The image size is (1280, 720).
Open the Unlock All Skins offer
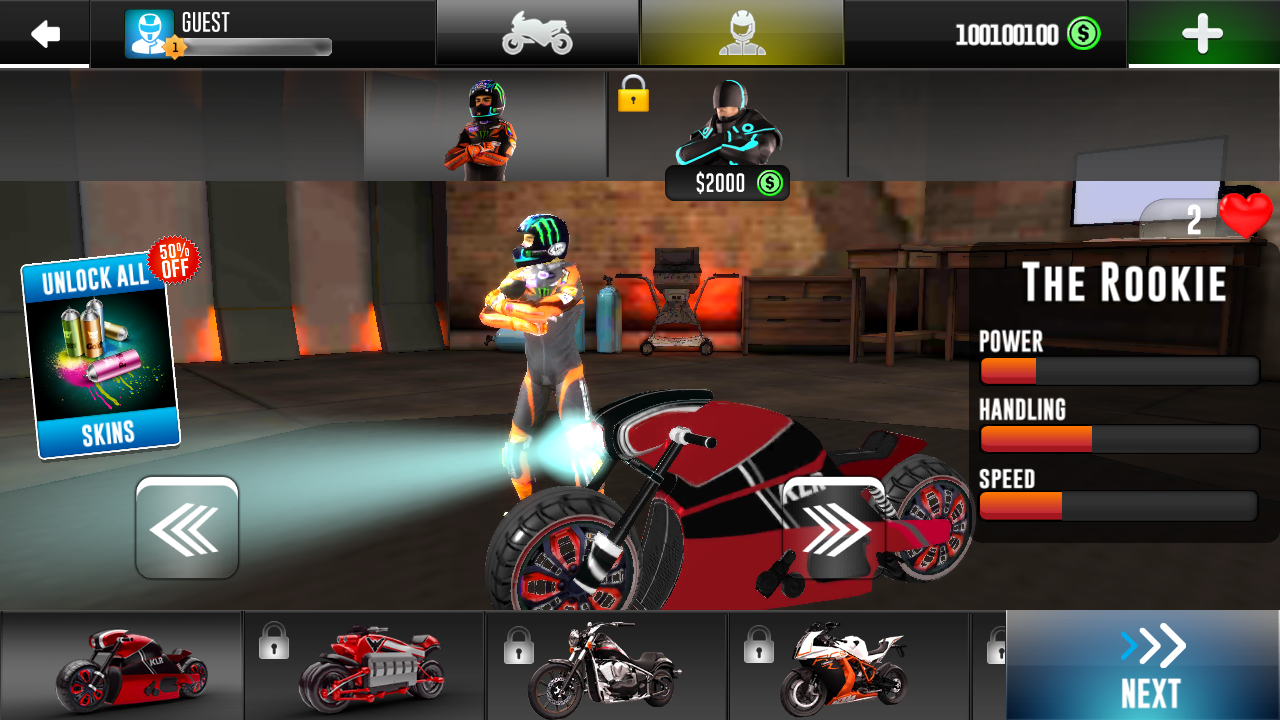(102, 355)
